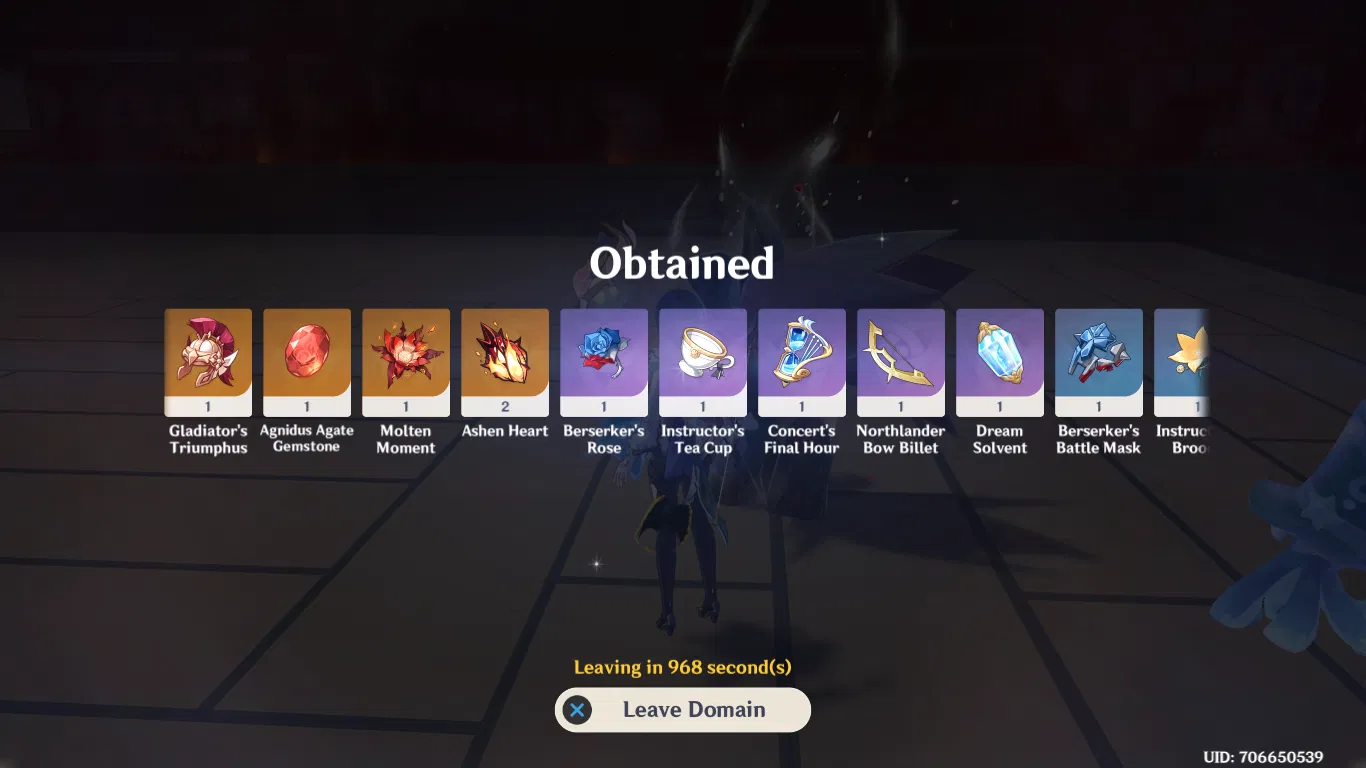
Task: Click the leaving countdown timer text
Action: [x=683, y=666]
